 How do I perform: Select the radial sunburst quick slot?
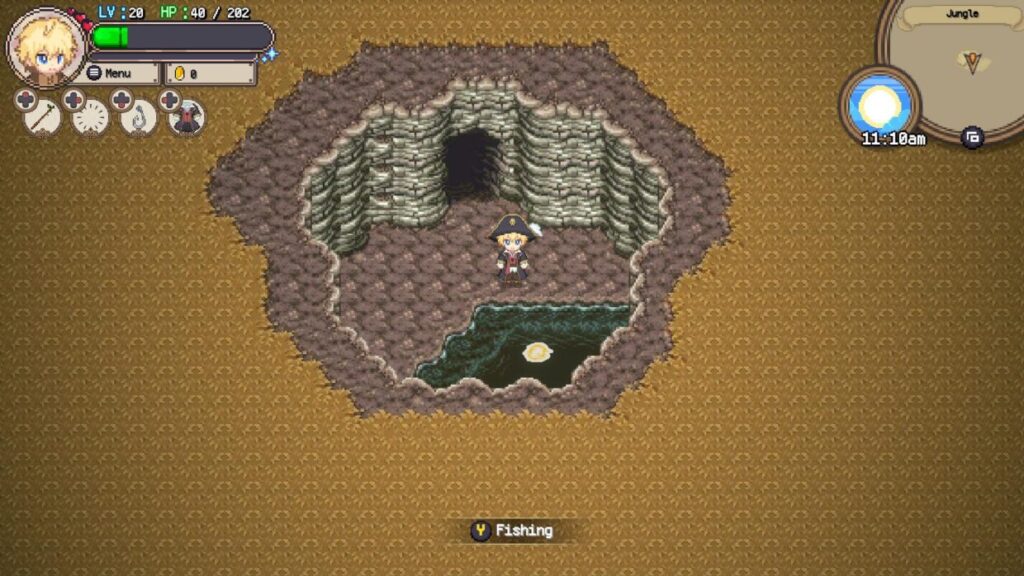pyautogui.click(x=91, y=118)
